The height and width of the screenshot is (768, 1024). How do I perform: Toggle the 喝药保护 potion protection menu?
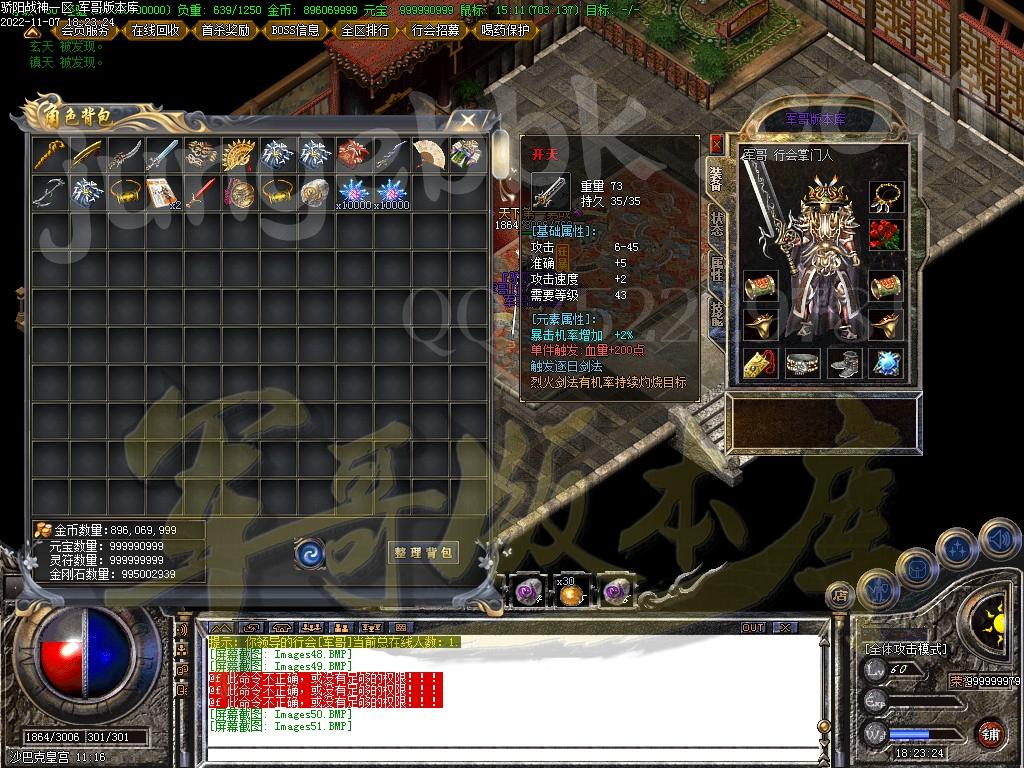506,30
